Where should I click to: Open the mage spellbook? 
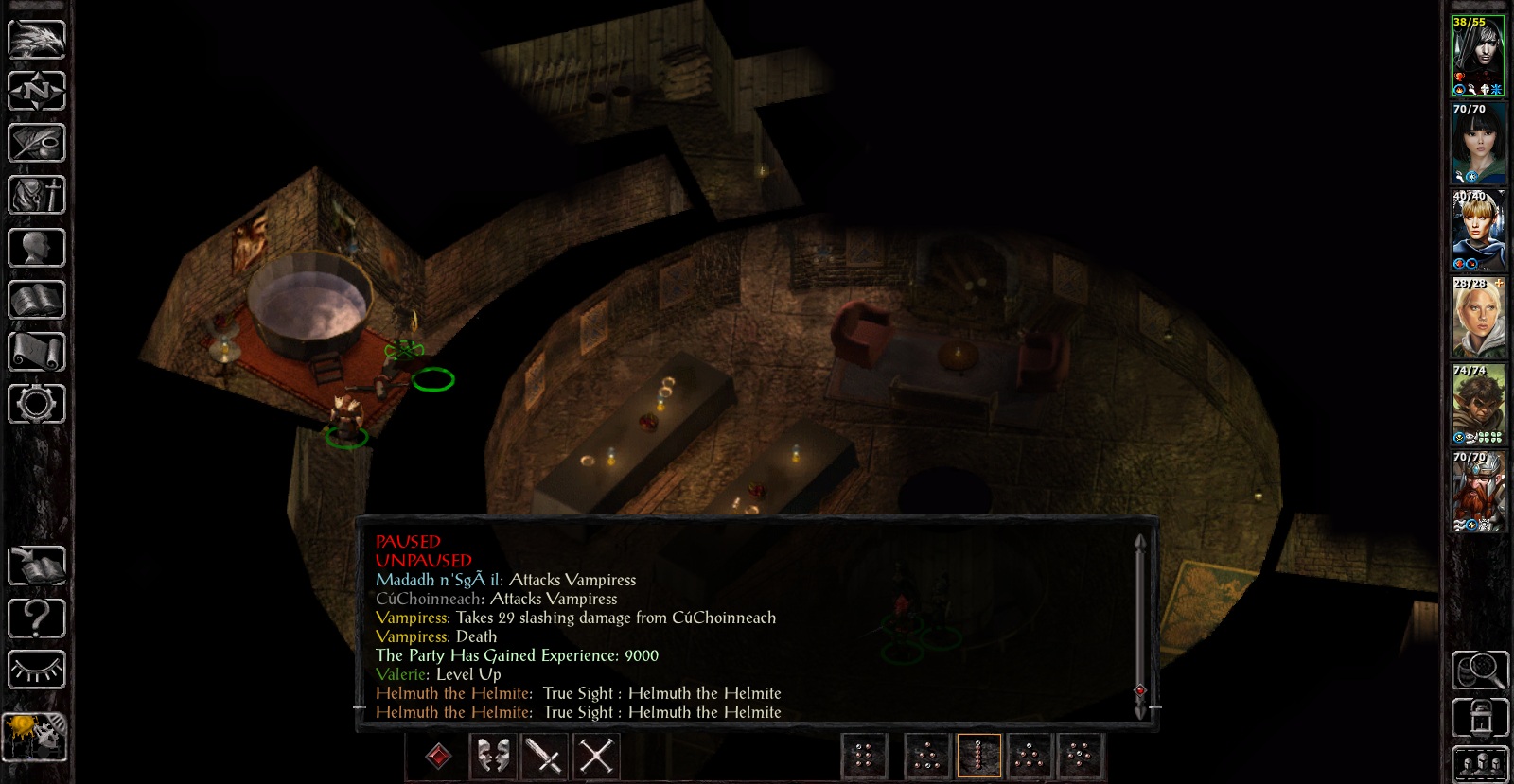click(37, 300)
